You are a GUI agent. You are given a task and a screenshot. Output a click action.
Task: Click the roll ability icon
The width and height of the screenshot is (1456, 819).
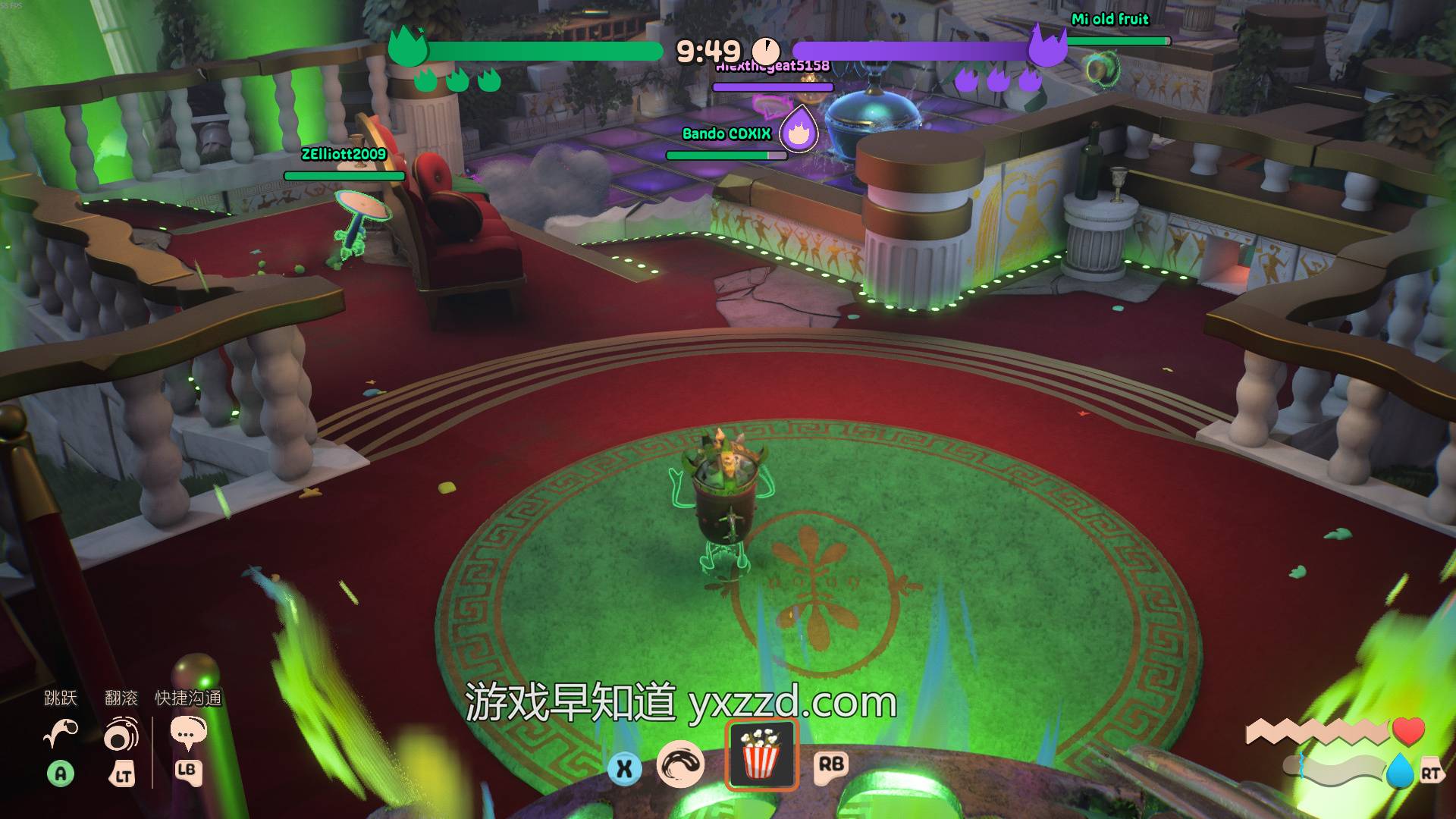tap(121, 736)
